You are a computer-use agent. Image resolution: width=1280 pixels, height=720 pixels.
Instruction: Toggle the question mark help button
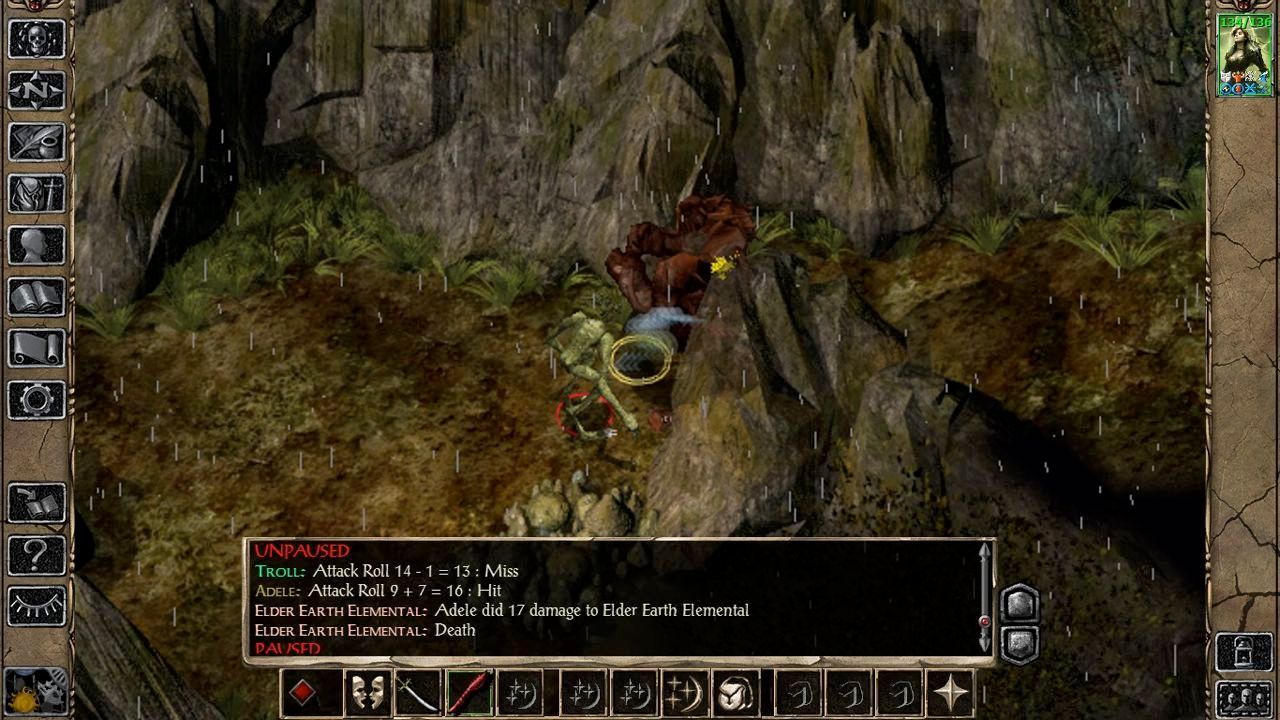(x=37, y=554)
